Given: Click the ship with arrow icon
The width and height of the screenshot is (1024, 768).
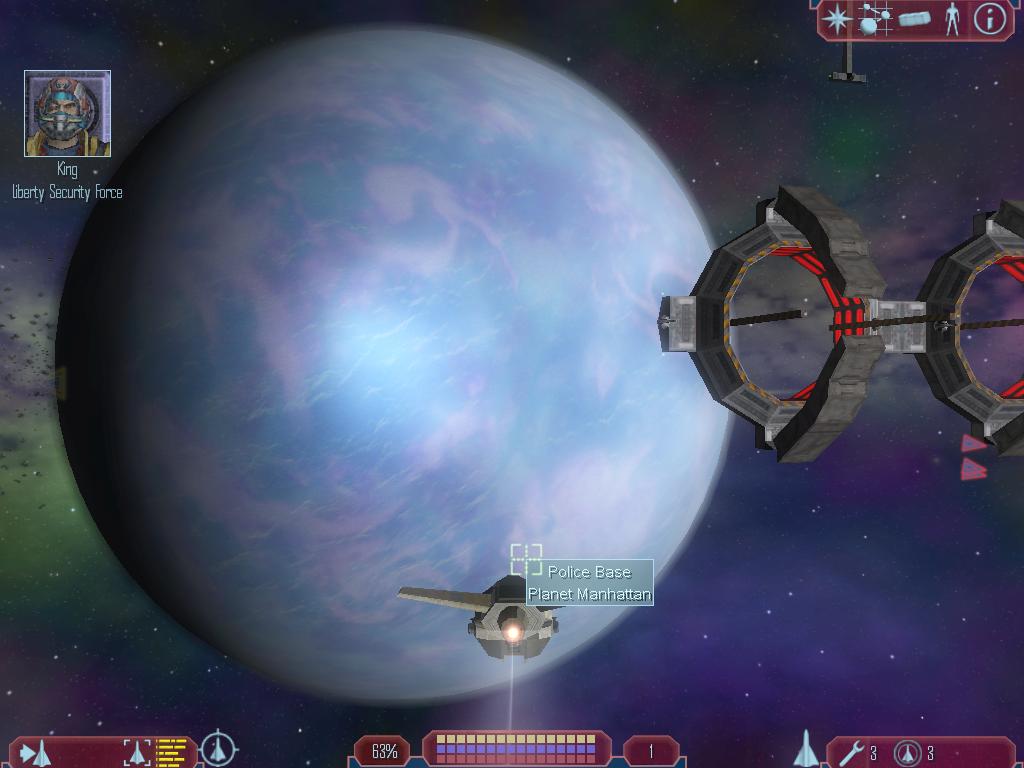Looking at the screenshot, I should click(36, 752).
